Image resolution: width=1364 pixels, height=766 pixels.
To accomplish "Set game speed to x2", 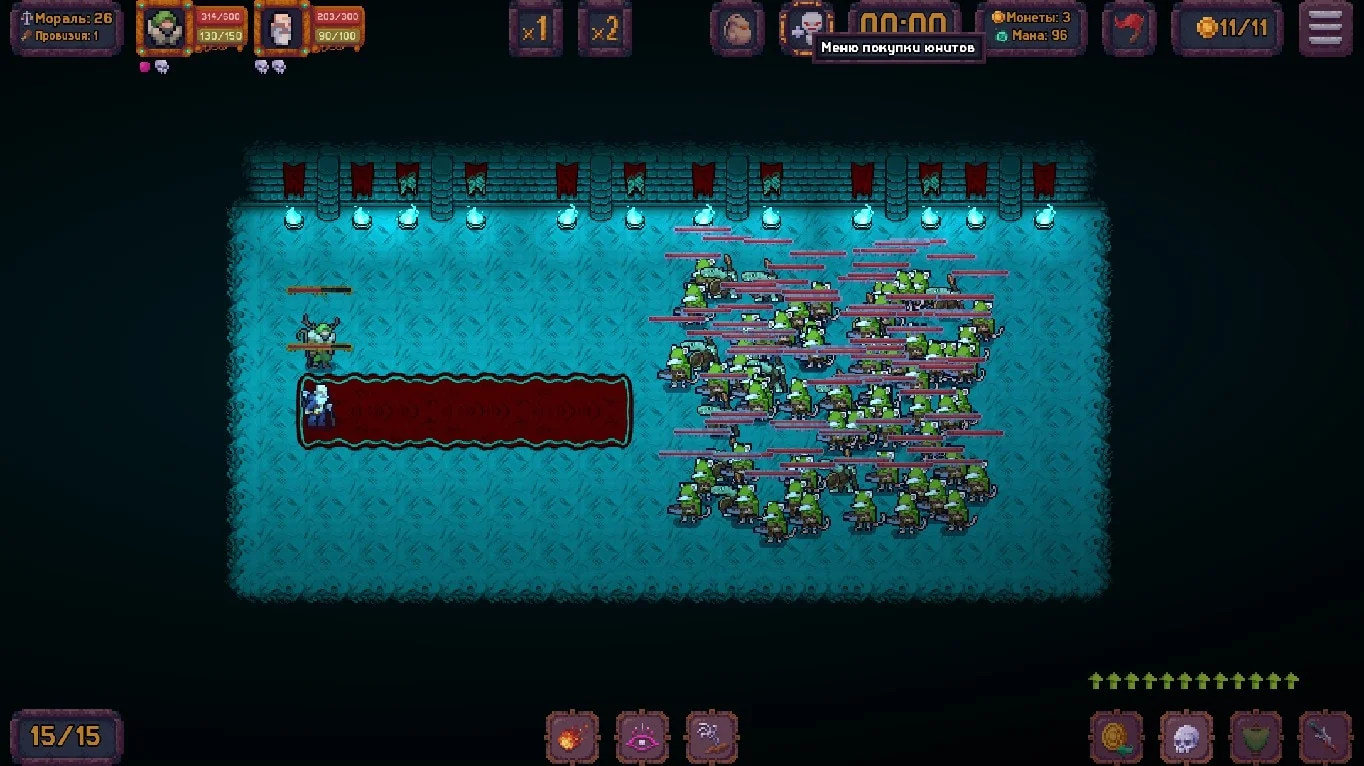I will [x=605, y=29].
